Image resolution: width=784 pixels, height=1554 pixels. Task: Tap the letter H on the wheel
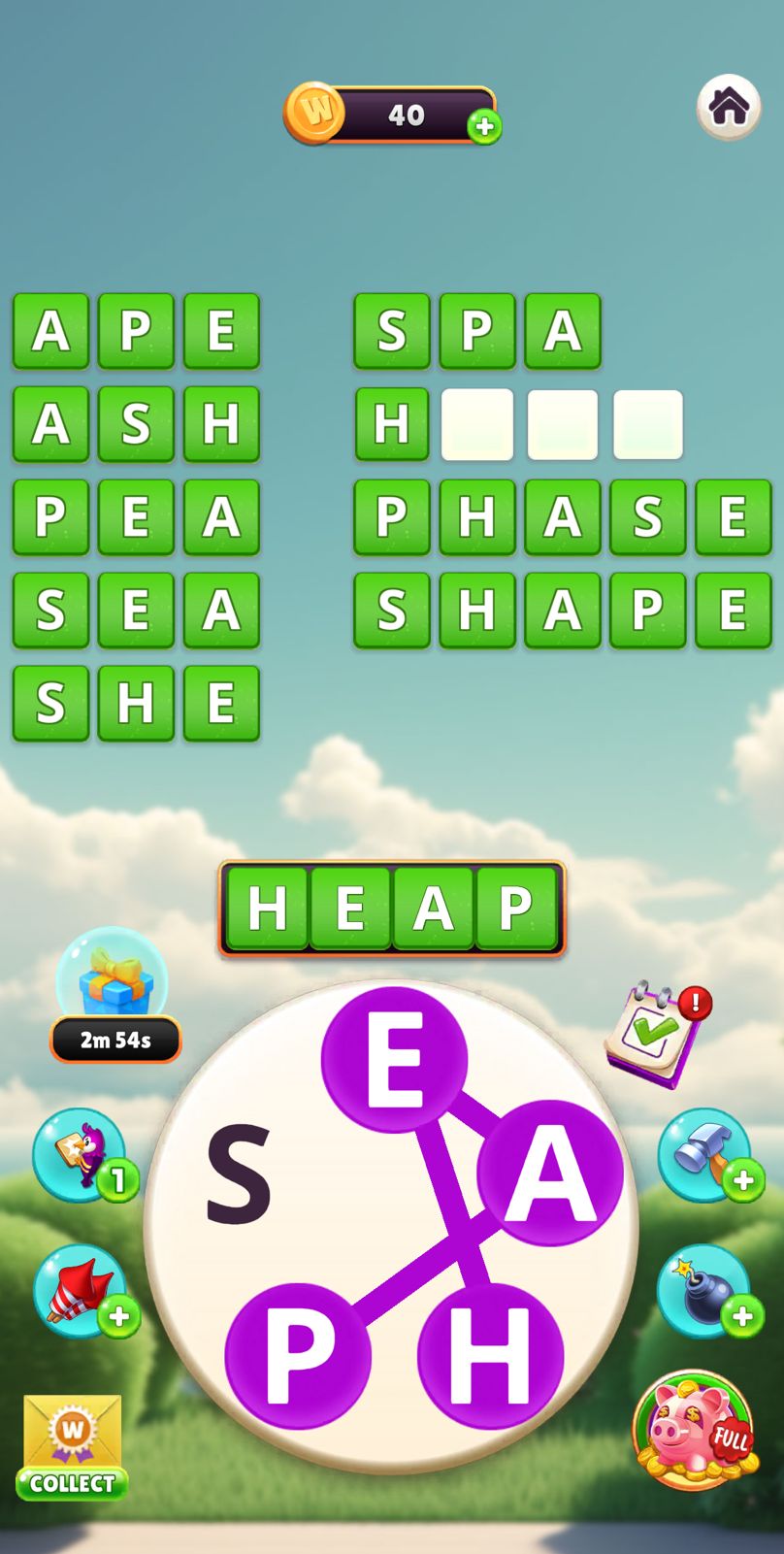coord(490,1356)
